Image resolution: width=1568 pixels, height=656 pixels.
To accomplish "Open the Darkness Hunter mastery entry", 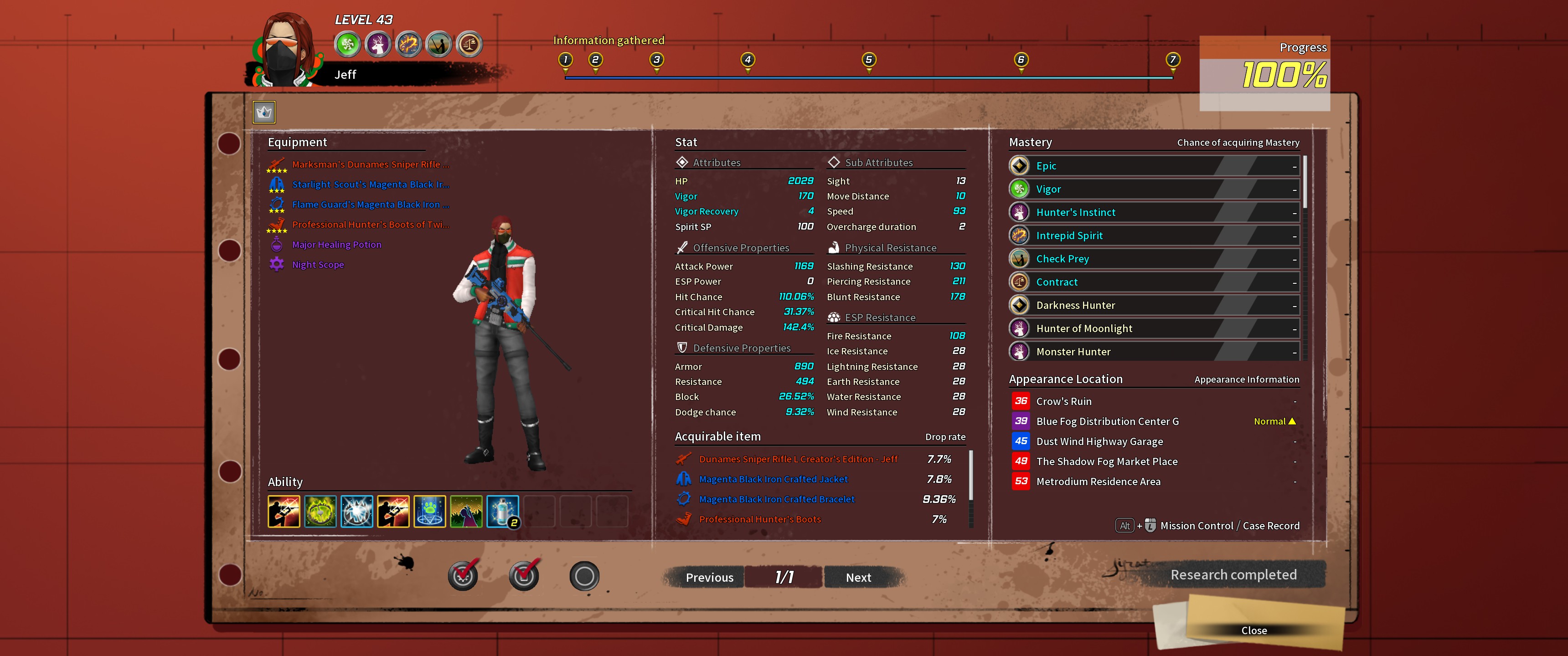I will [1154, 306].
